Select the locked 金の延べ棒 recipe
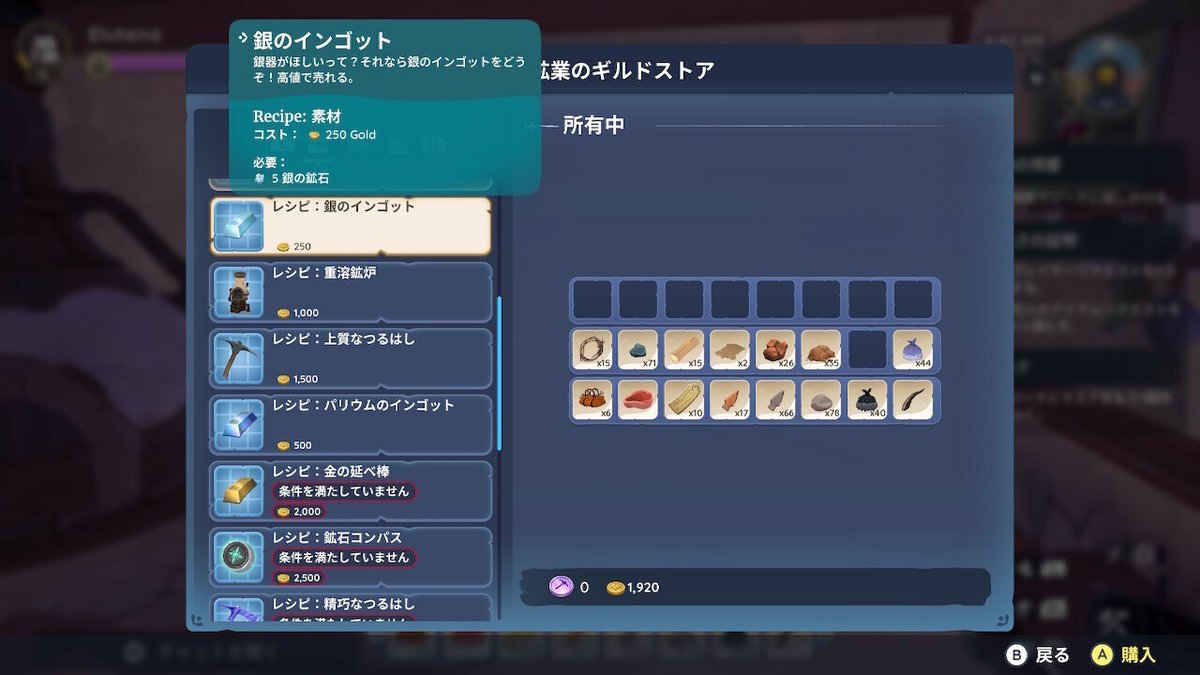Screen dimensions: 1200x675 pyautogui.click(x=350, y=490)
